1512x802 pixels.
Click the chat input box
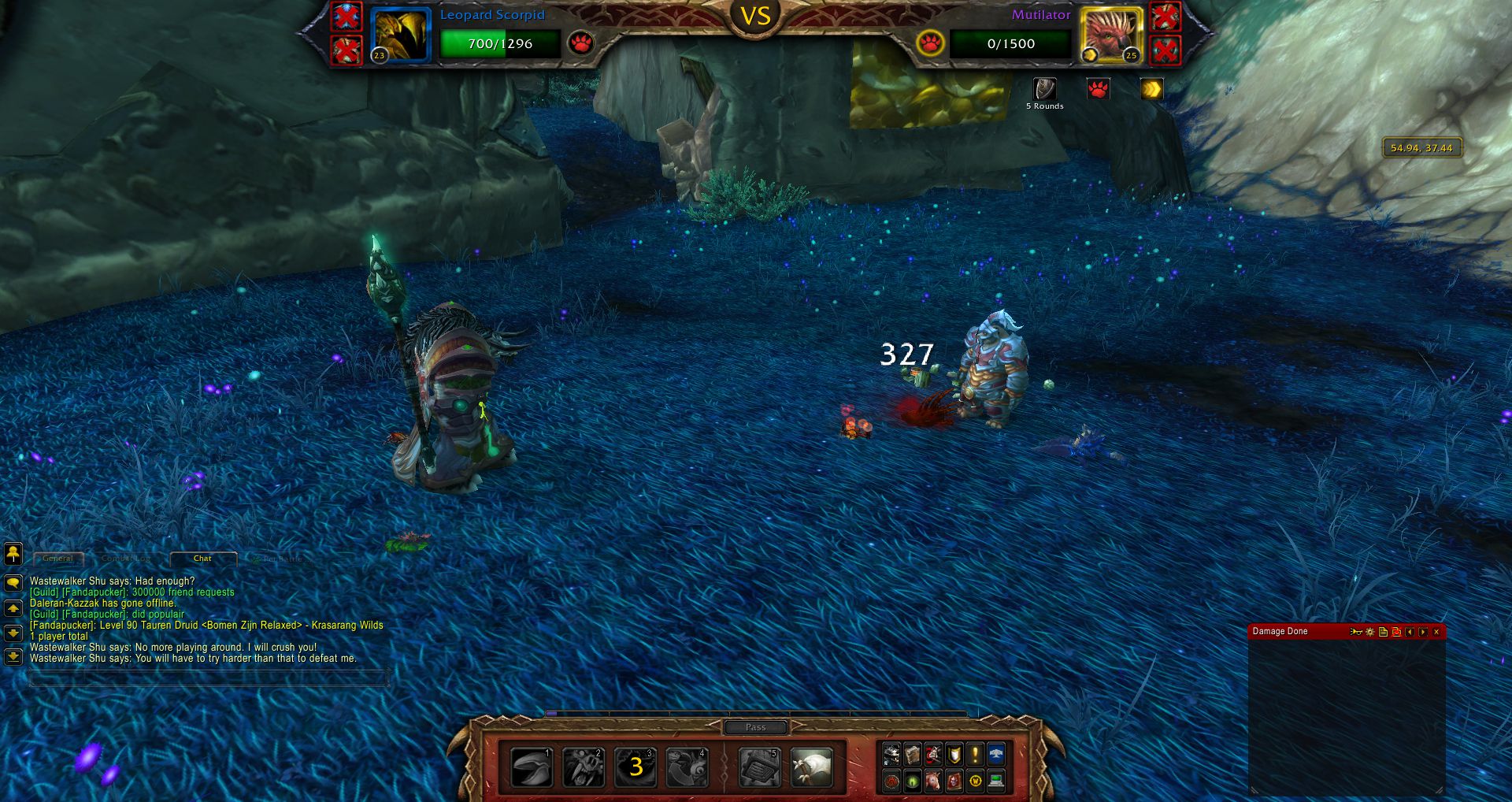(x=209, y=678)
